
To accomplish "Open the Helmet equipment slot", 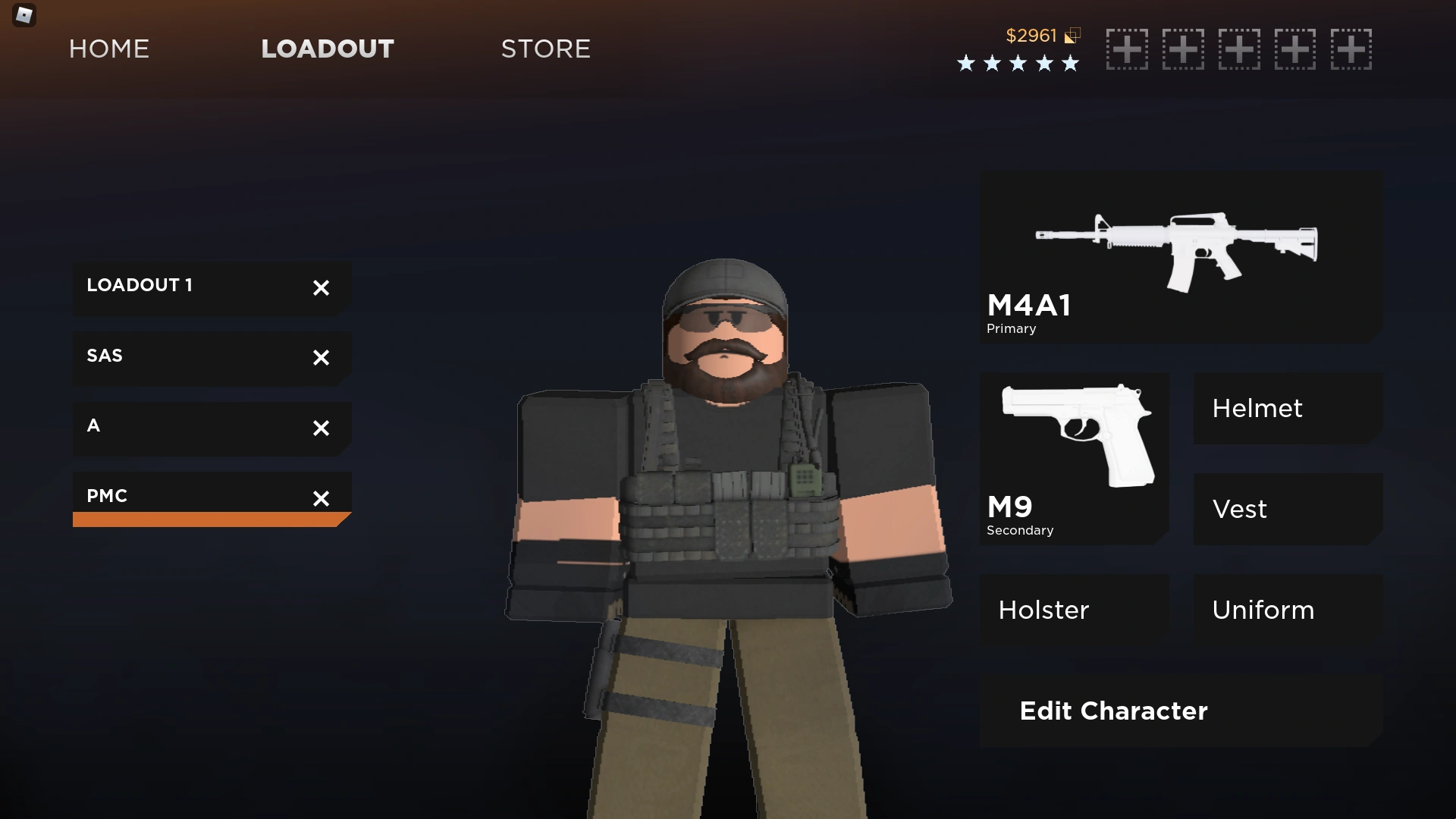I will point(1287,408).
